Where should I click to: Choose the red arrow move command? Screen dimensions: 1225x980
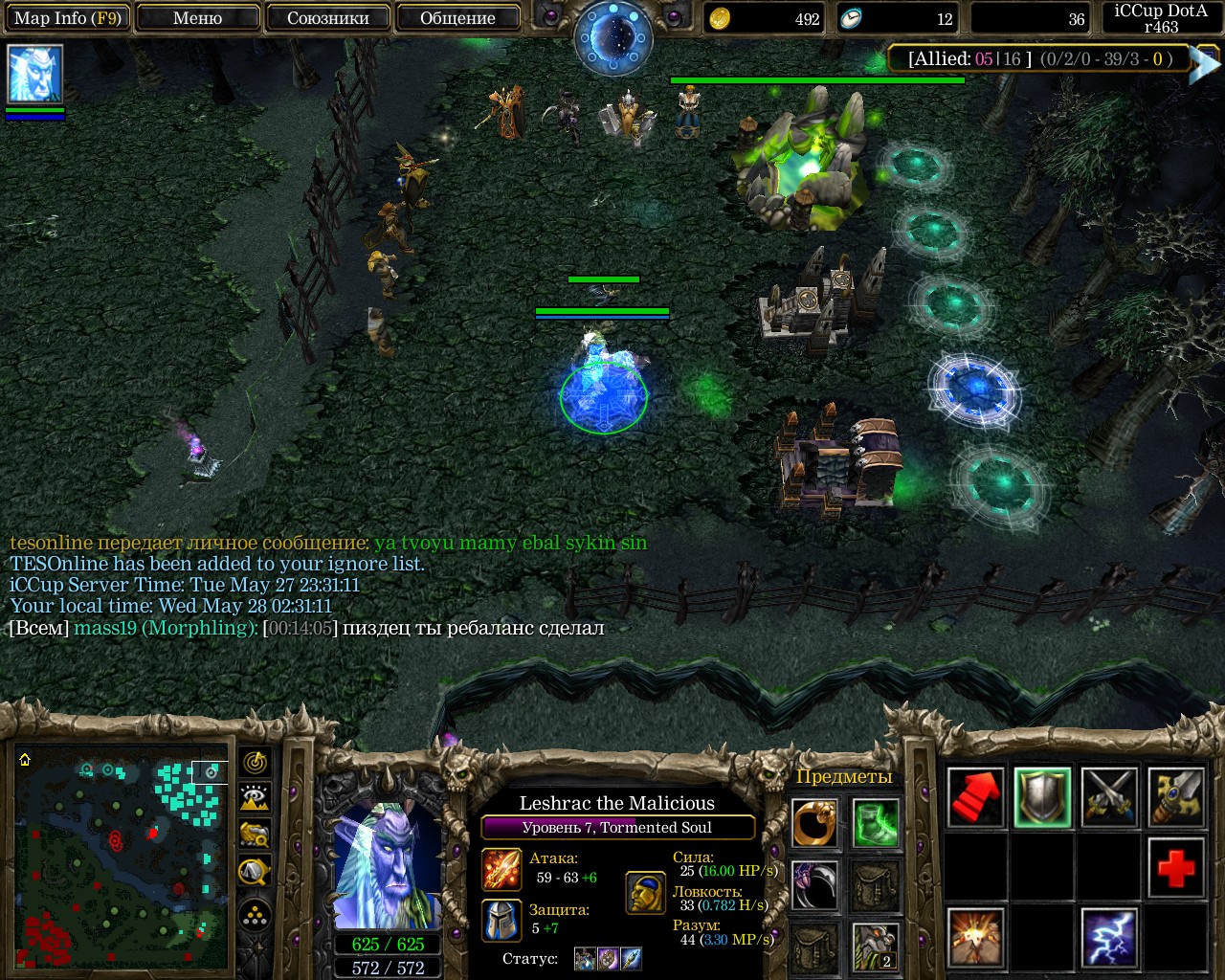click(975, 797)
